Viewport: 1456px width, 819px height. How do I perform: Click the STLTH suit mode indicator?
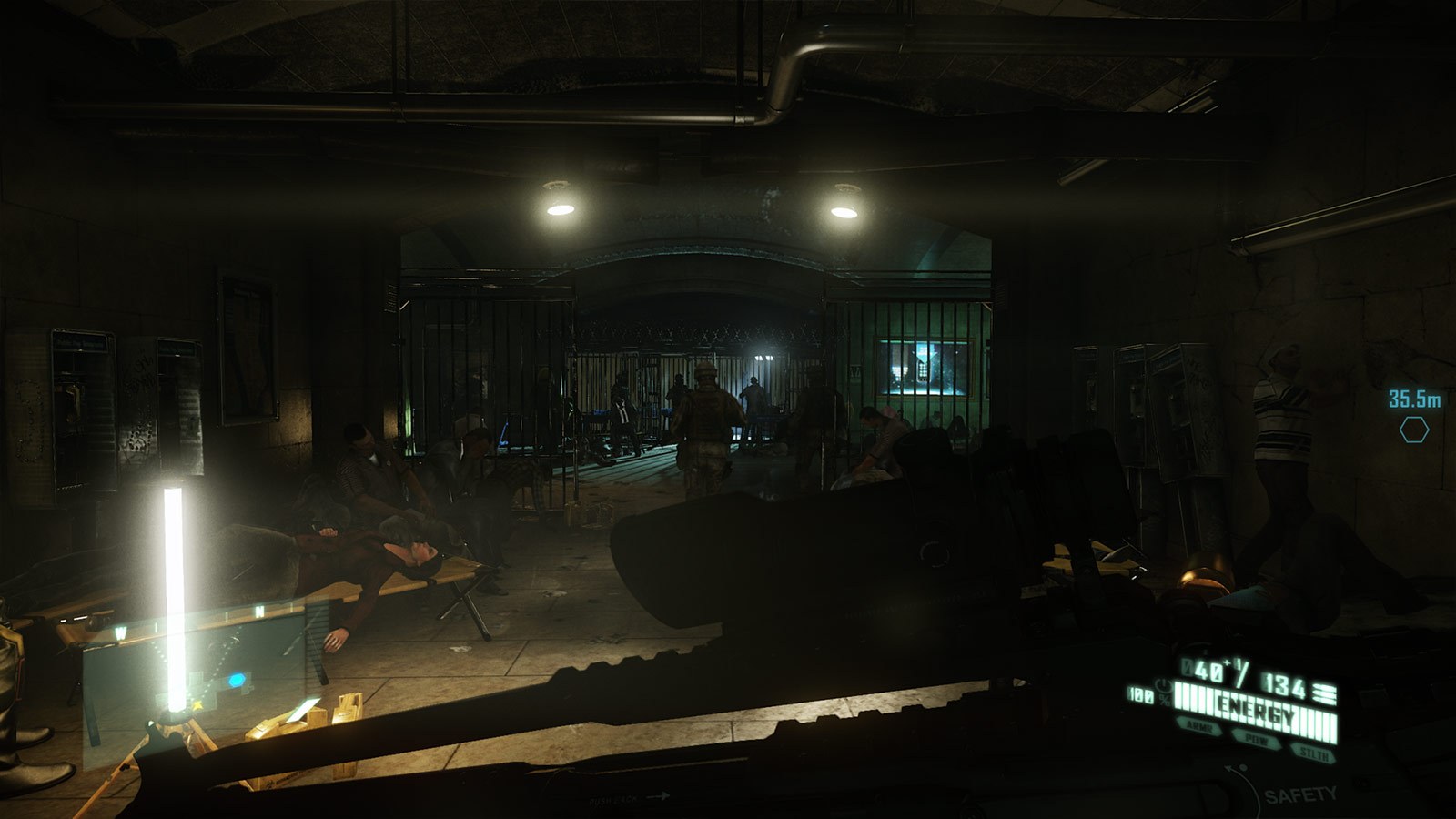pos(1314,753)
